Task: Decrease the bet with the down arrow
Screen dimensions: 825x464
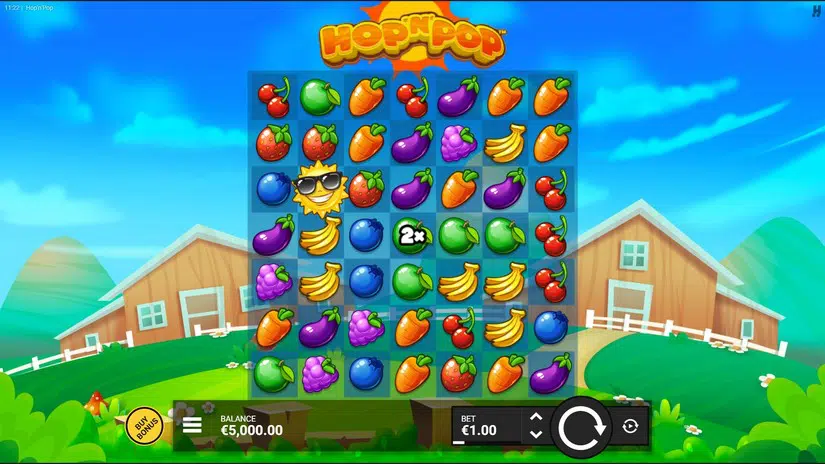Action: click(535, 434)
